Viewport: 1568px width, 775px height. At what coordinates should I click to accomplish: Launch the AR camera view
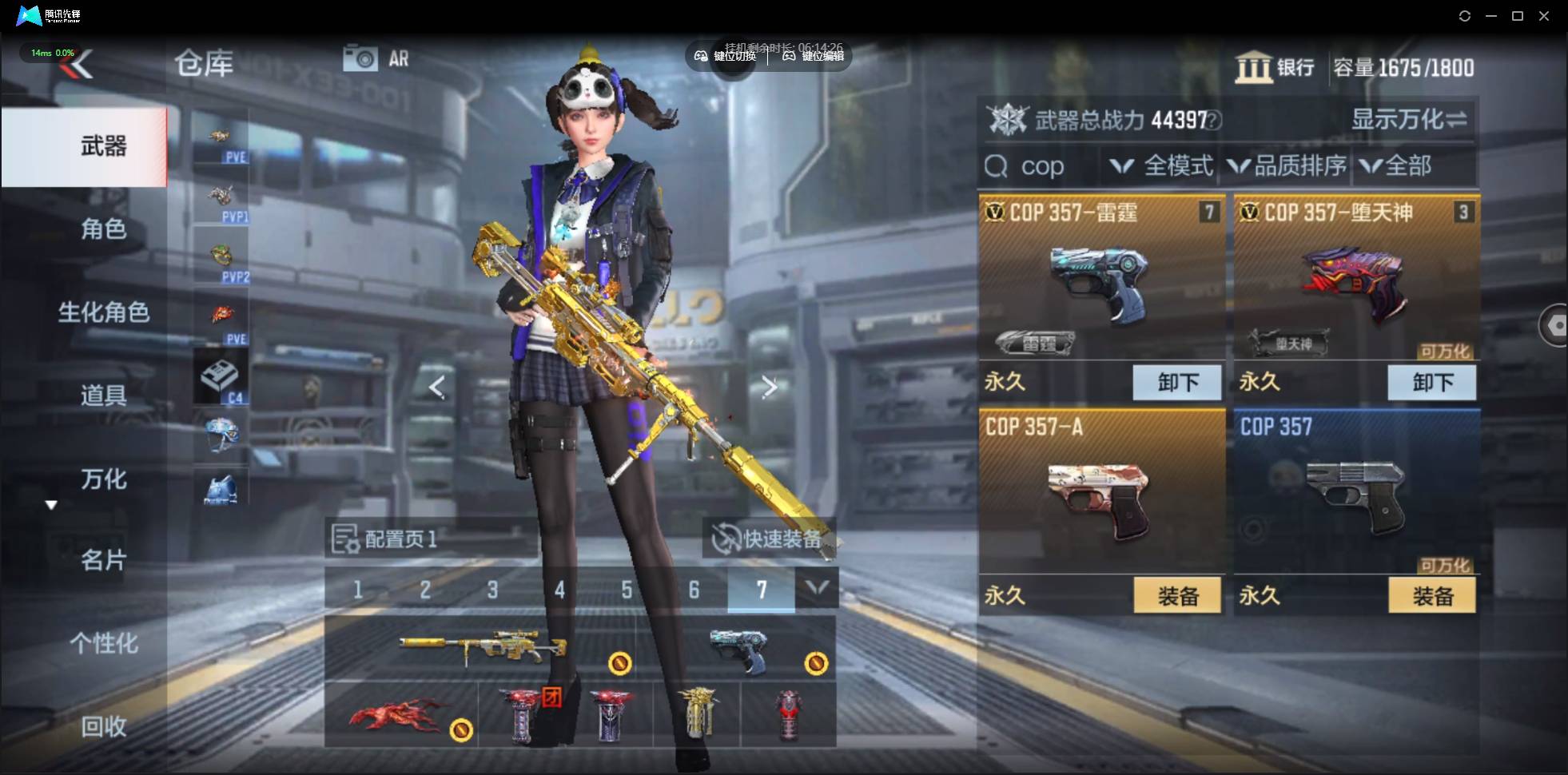click(x=376, y=58)
